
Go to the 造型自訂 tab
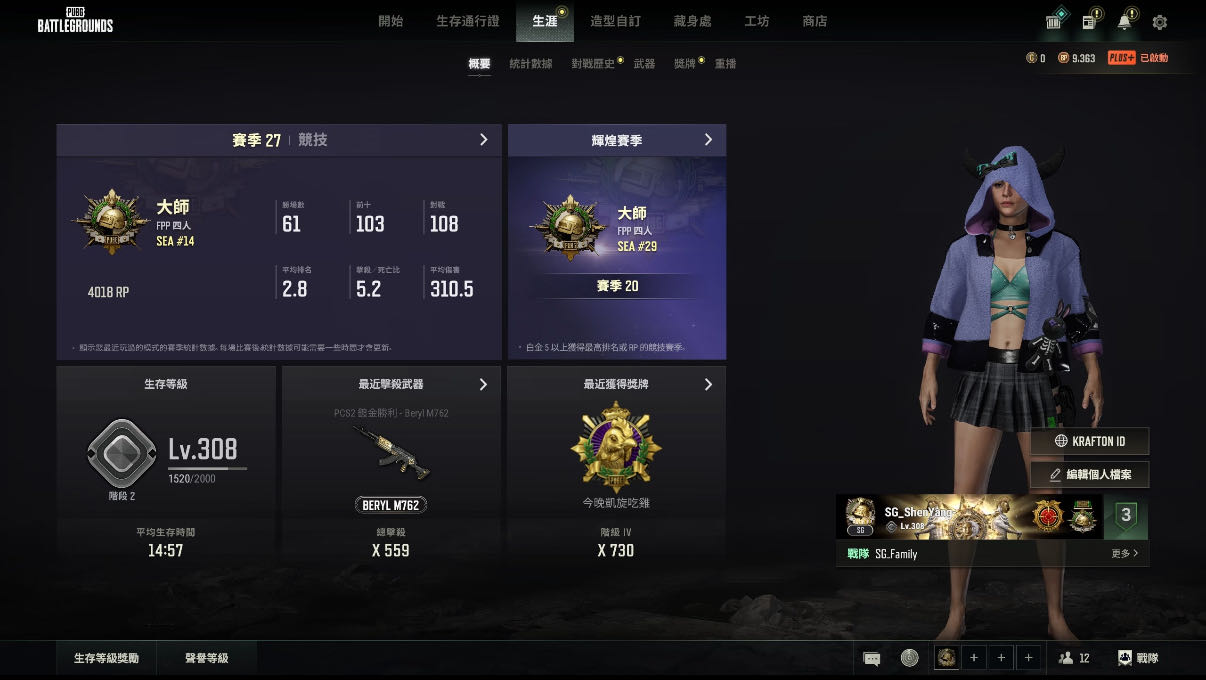click(615, 21)
